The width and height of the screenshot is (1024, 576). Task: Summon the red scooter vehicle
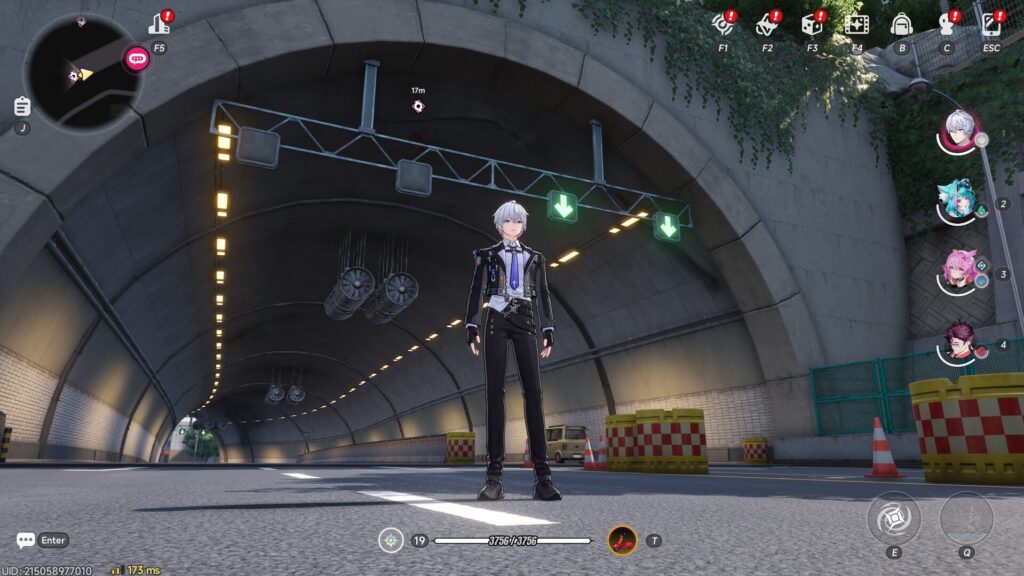(622, 540)
